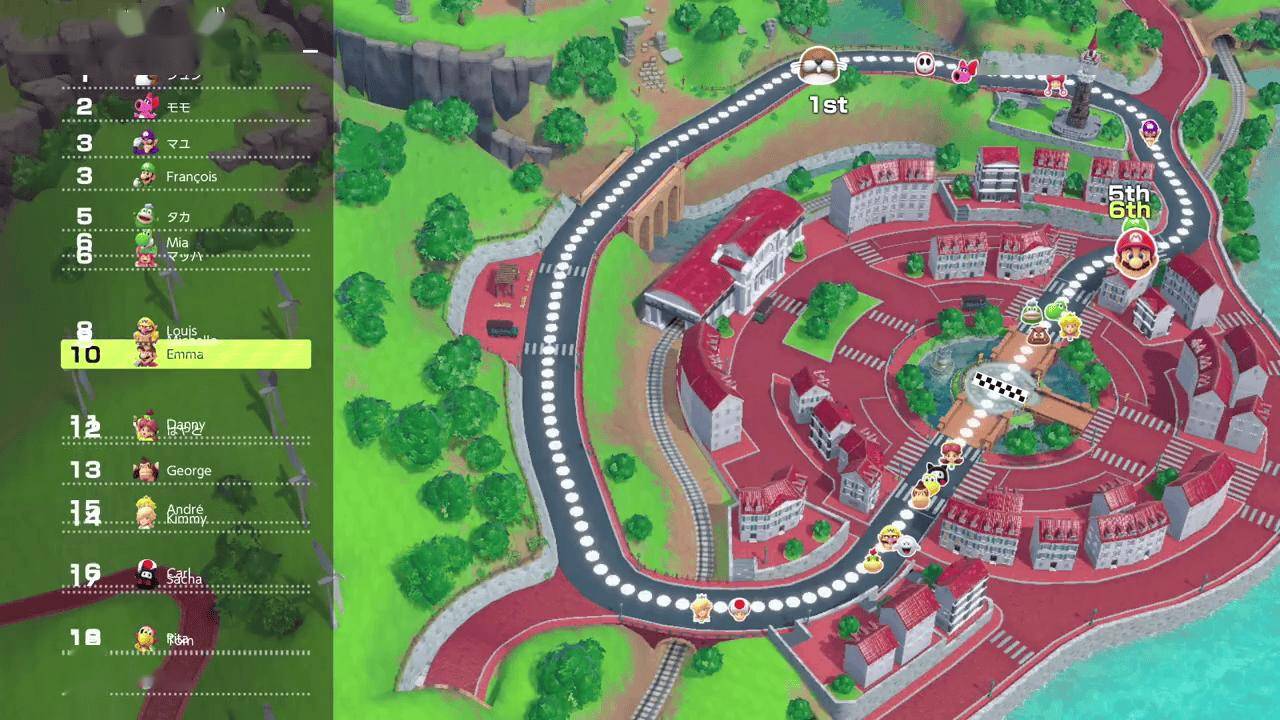Choose George's row in the standings
The height and width of the screenshot is (720, 1280).
[186, 470]
